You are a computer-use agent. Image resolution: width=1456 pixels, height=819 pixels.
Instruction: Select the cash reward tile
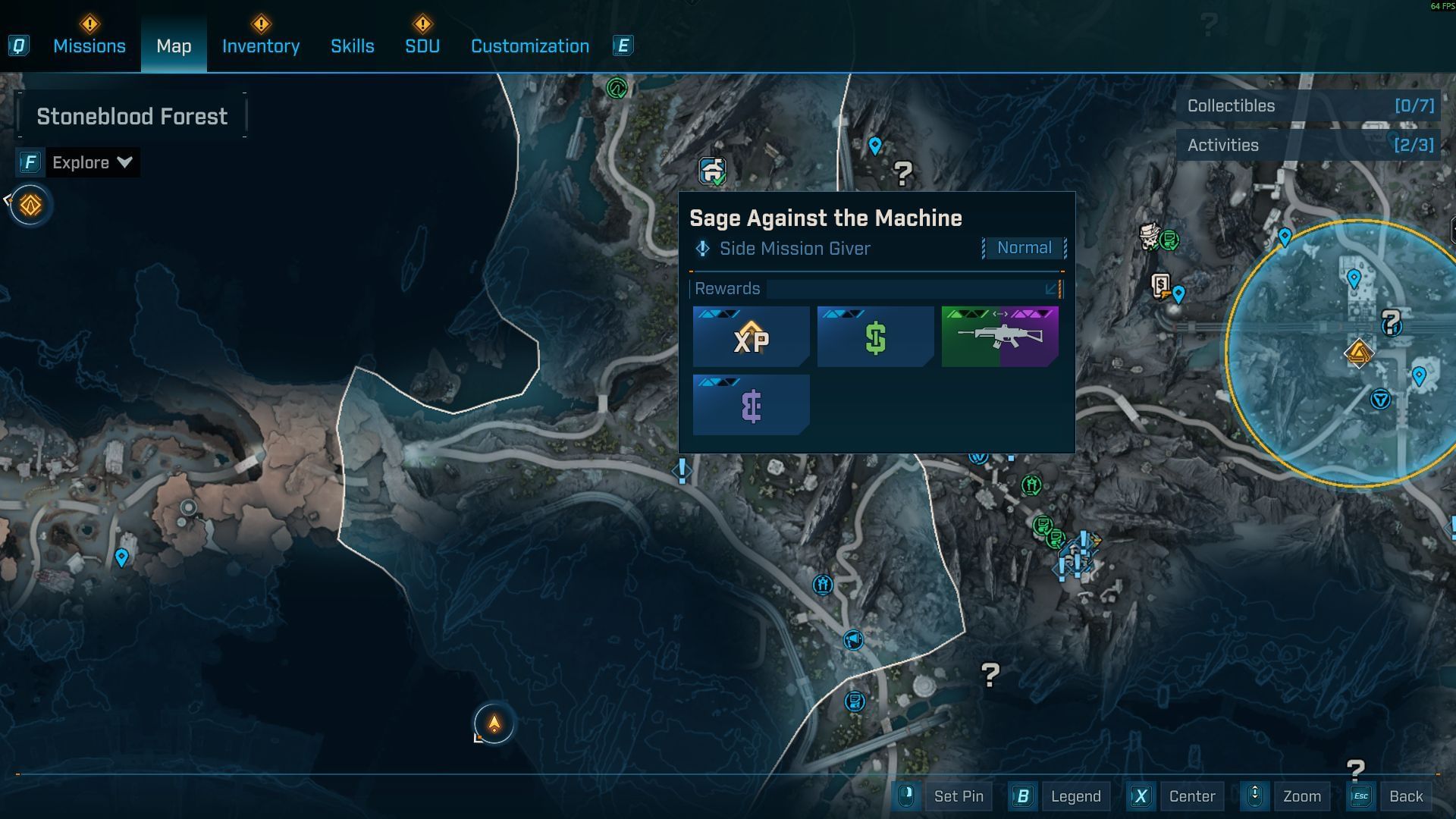[875, 337]
